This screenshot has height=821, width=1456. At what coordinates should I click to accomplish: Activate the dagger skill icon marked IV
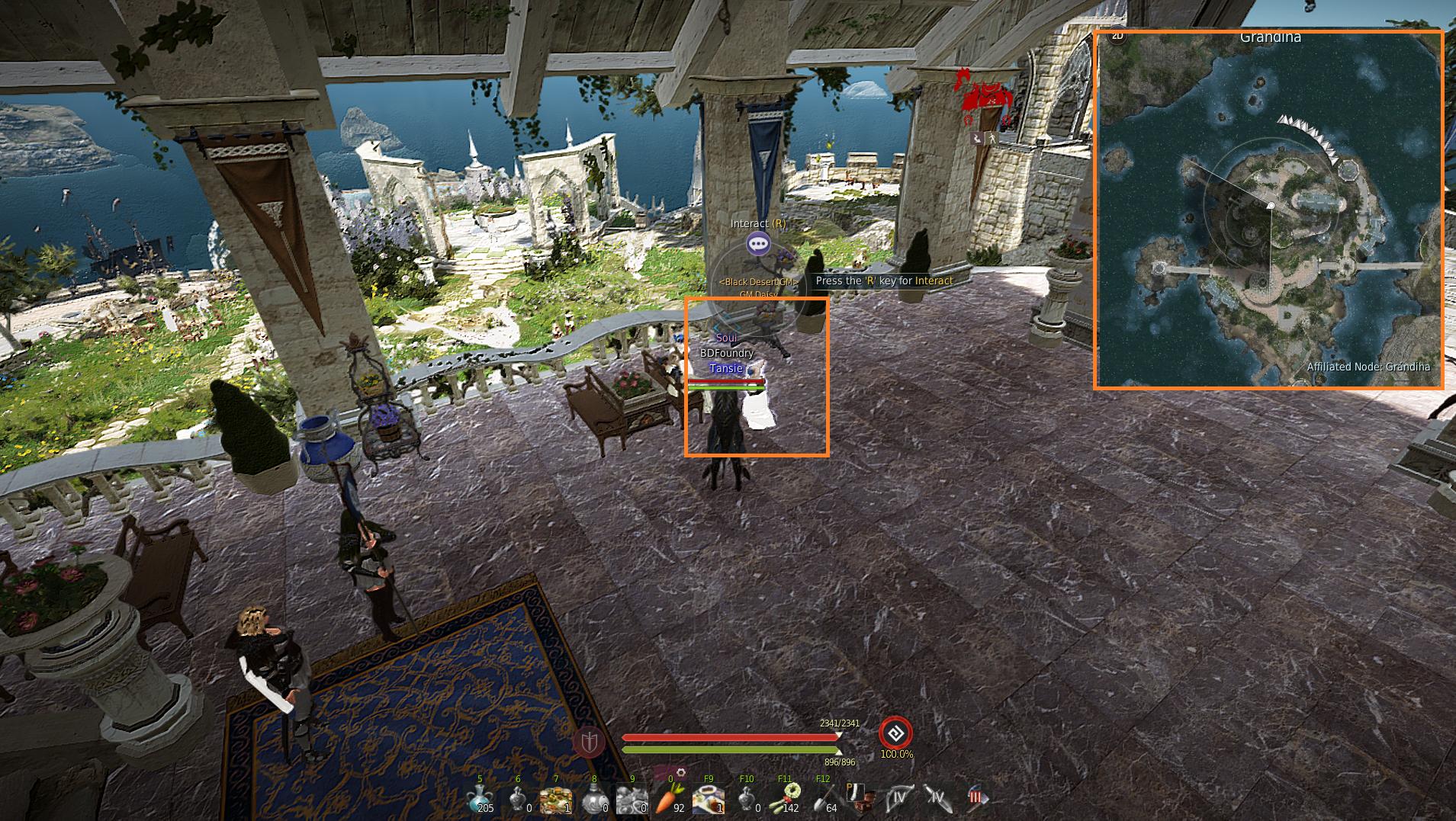click(x=938, y=799)
